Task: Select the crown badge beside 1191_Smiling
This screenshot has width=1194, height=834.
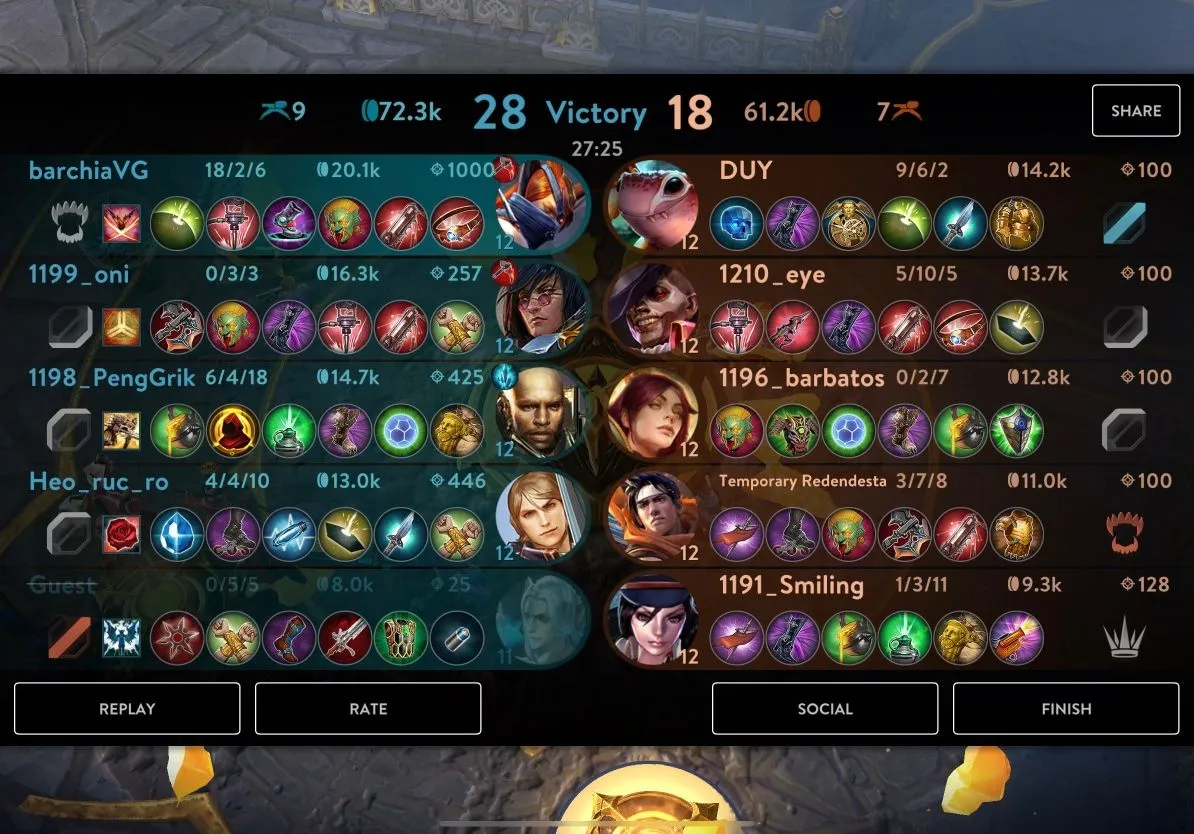Action: [x=1124, y=637]
